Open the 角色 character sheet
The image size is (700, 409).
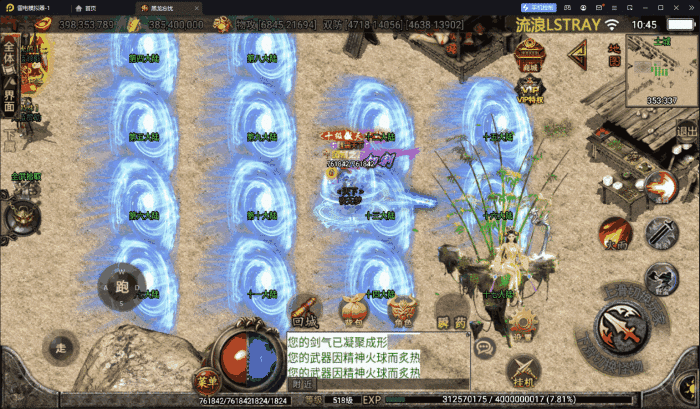click(x=402, y=314)
